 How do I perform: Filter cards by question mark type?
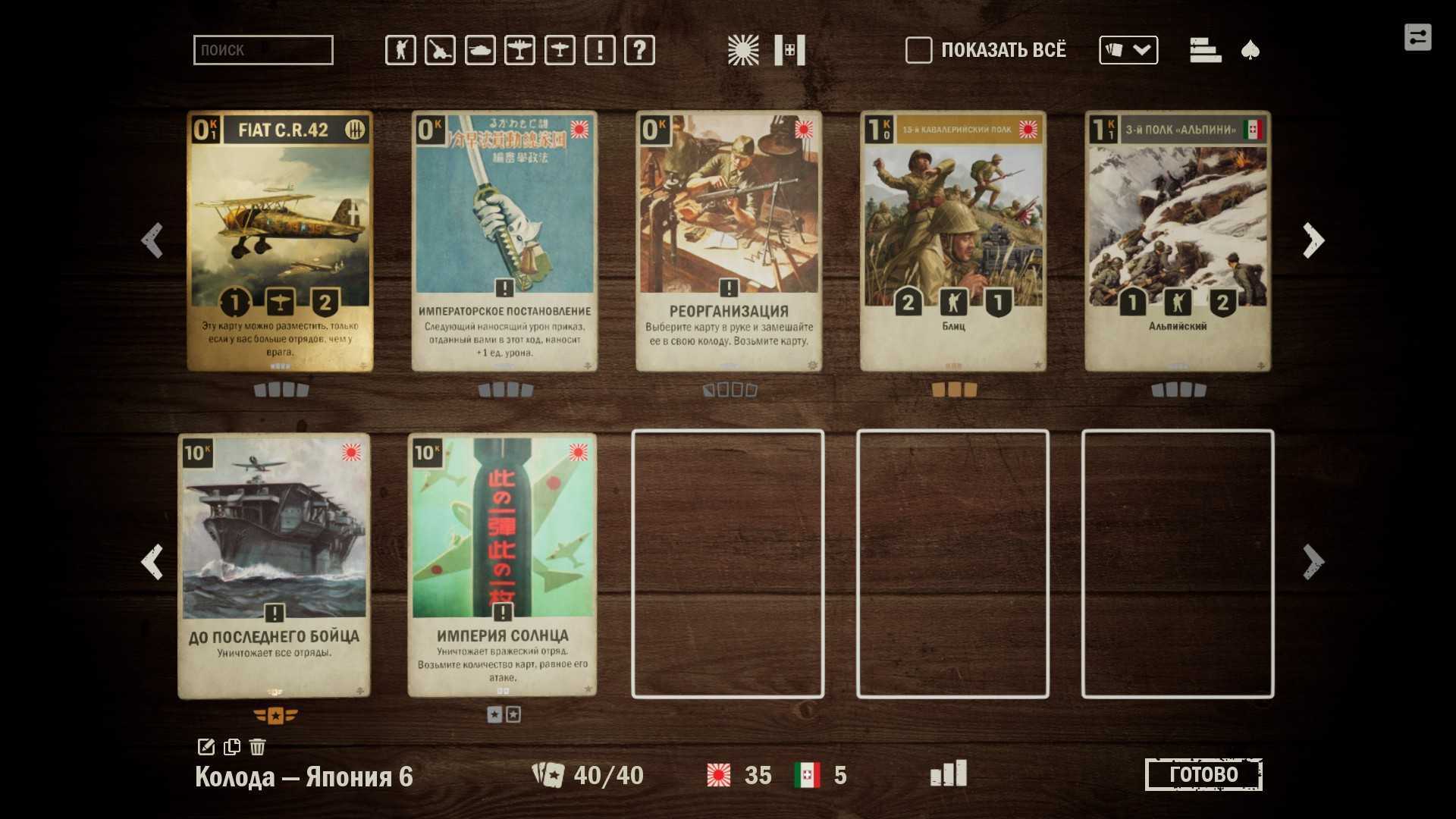pyautogui.click(x=639, y=50)
